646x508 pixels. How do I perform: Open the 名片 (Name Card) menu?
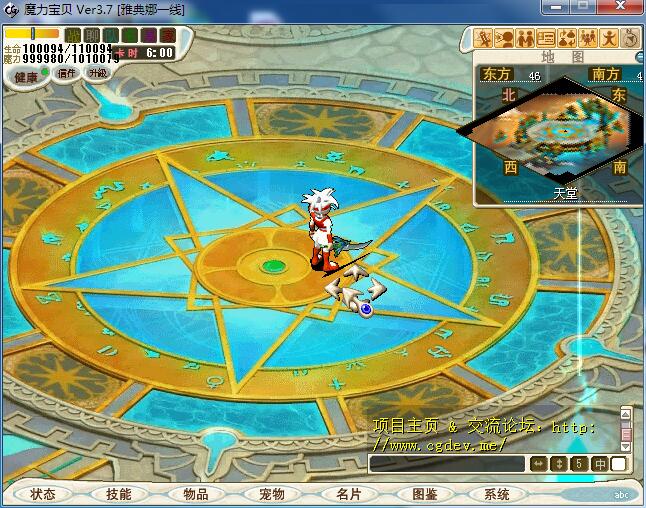click(x=348, y=494)
